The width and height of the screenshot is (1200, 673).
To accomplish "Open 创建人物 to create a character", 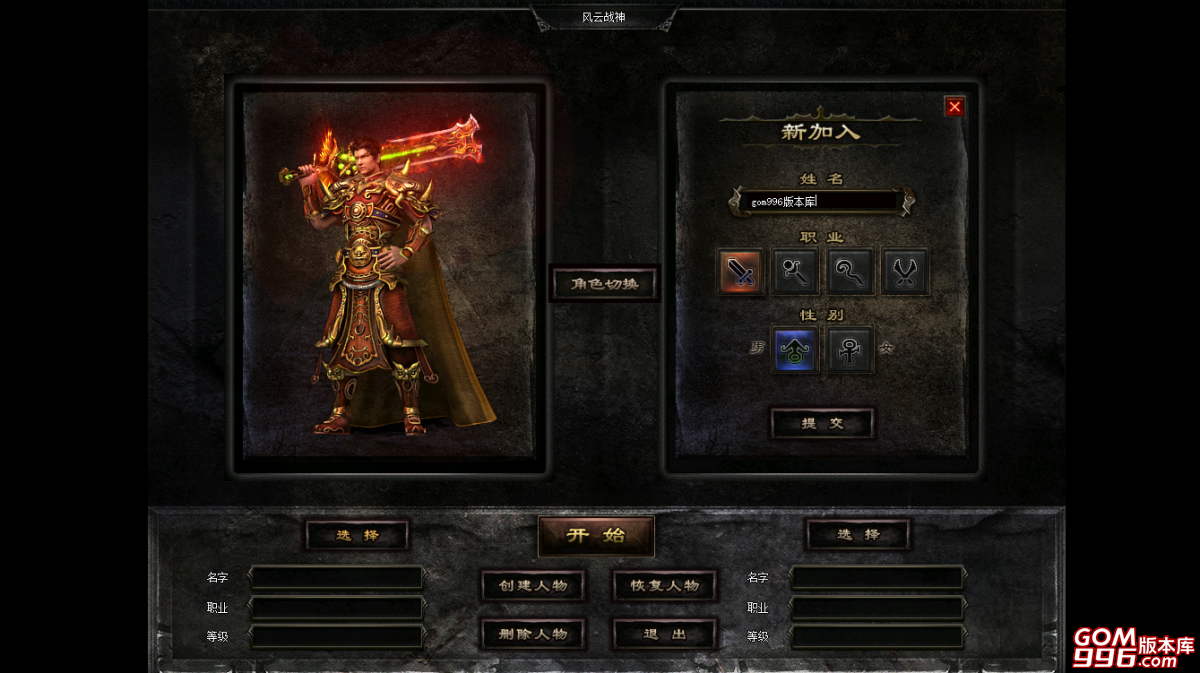I will pyautogui.click(x=533, y=586).
